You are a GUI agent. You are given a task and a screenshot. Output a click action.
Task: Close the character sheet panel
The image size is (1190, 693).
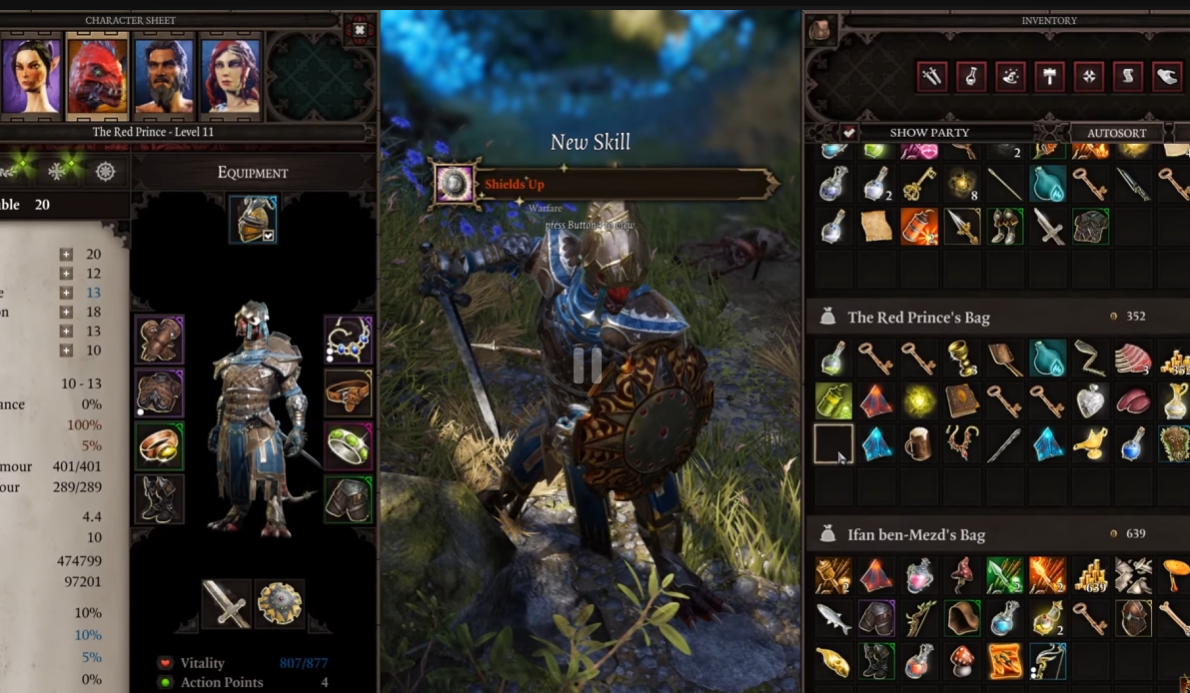(359, 31)
